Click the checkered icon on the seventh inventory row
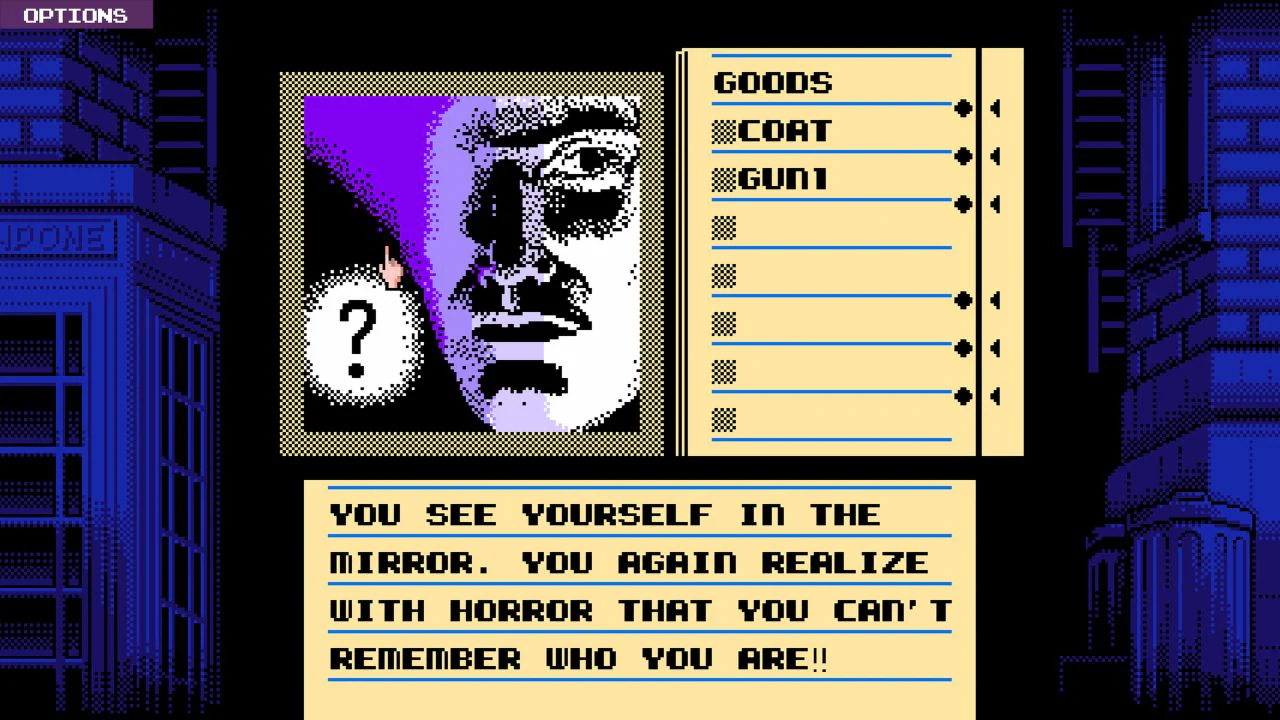This screenshot has height=720, width=1280. pos(723,372)
